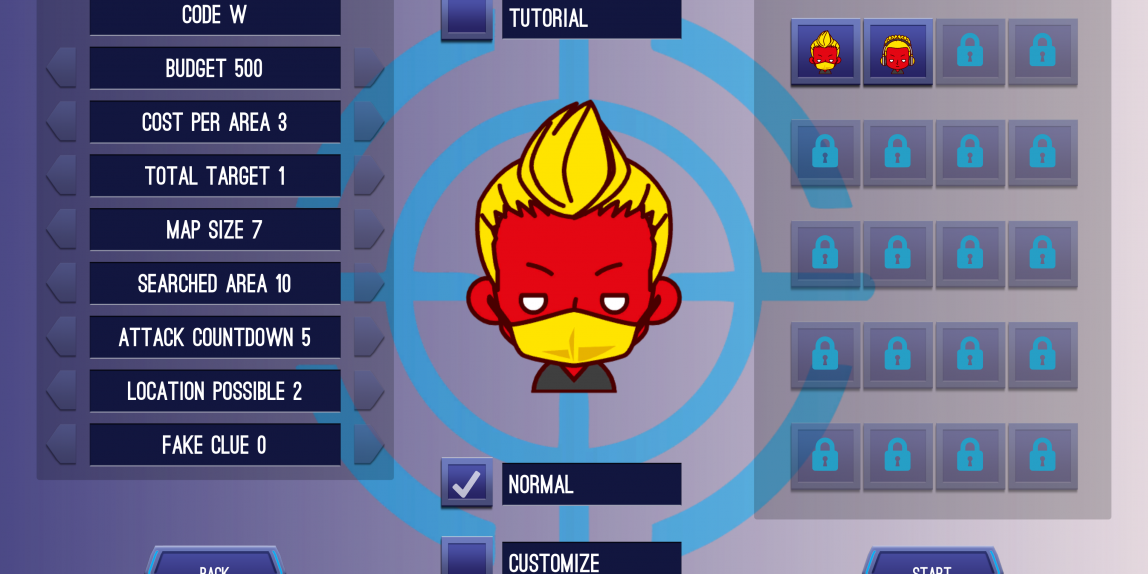This screenshot has width=1148, height=574.
Task: Decrease the Budget value
Action: [x=62, y=68]
